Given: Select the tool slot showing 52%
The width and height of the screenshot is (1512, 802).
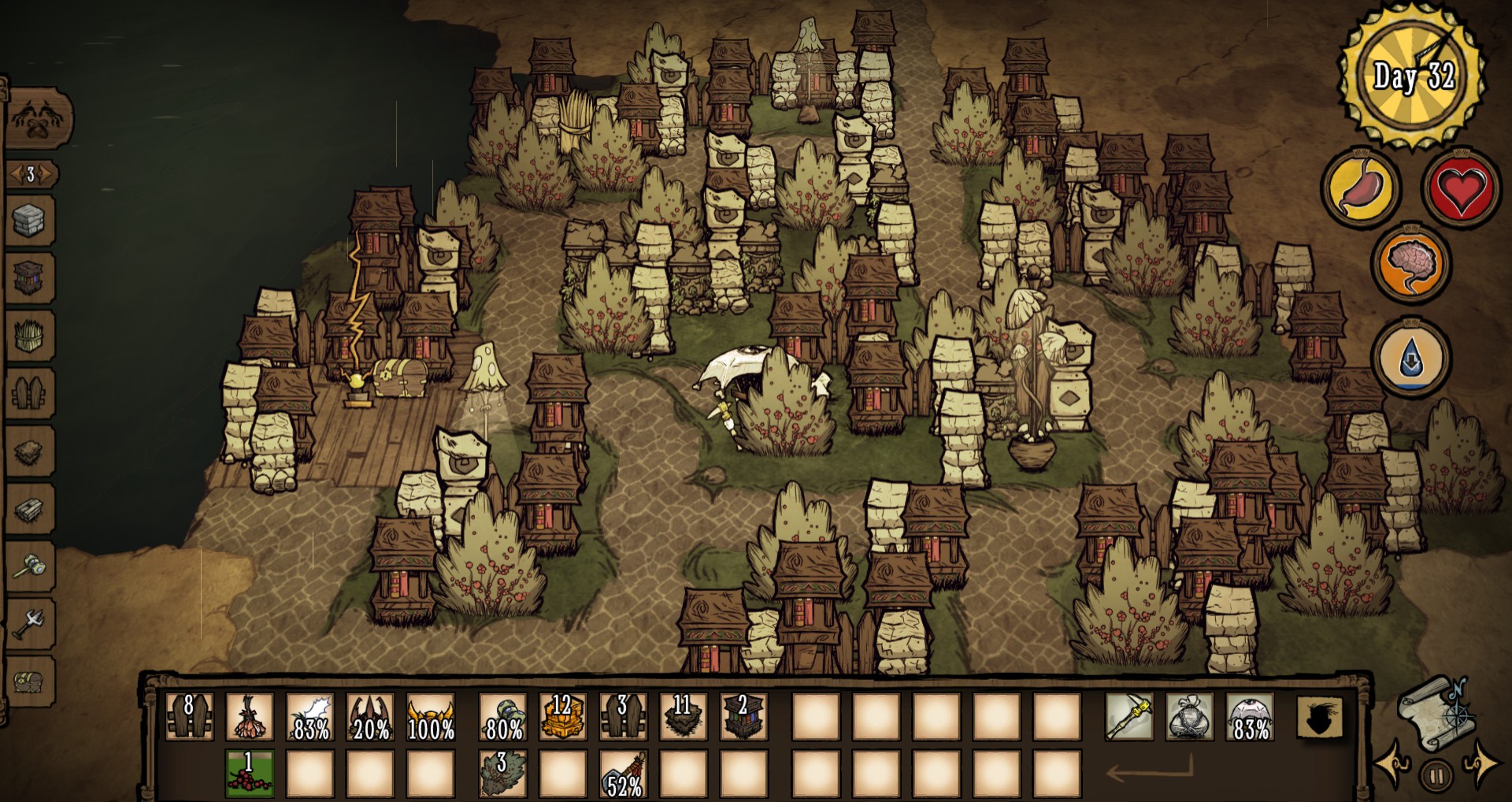Looking at the screenshot, I should coord(623,774).
